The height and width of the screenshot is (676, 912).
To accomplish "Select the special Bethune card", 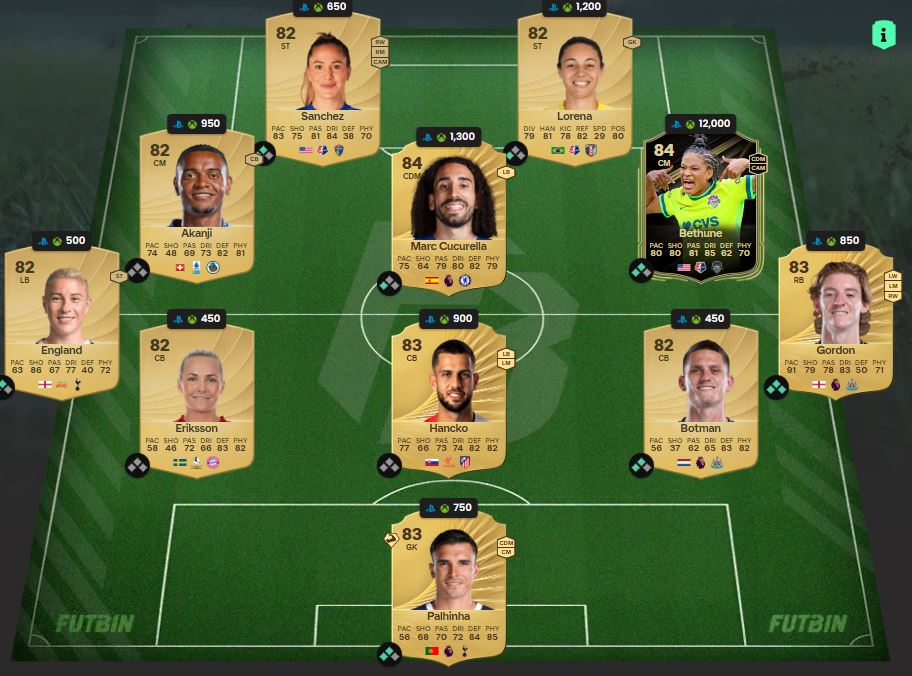I will tap(700, 207).
